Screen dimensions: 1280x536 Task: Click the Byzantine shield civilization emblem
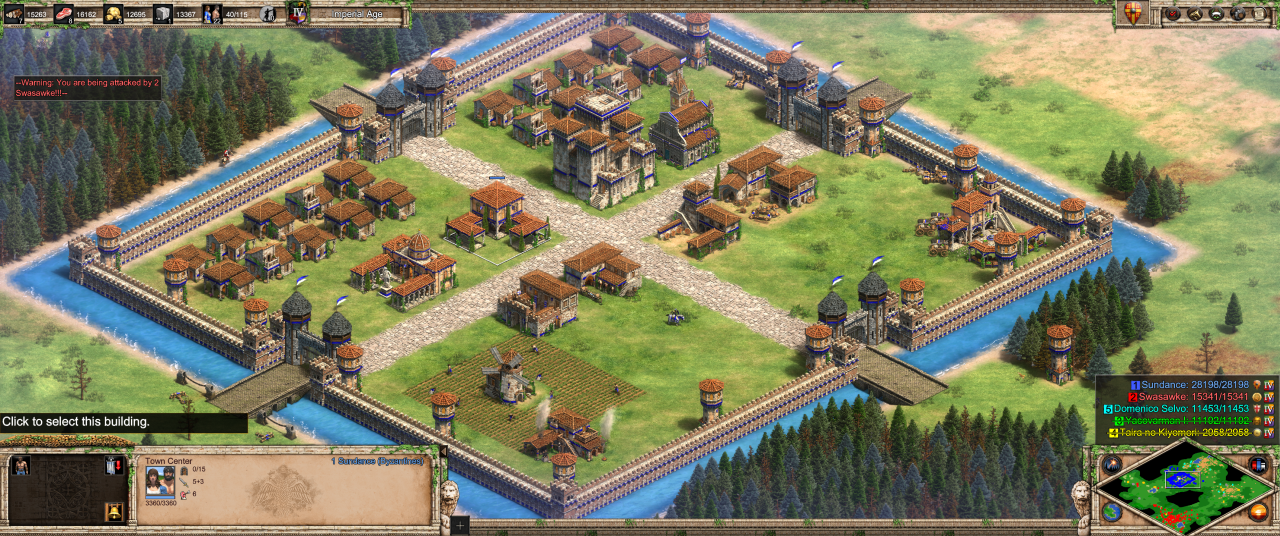click(x=1132, y=14)
